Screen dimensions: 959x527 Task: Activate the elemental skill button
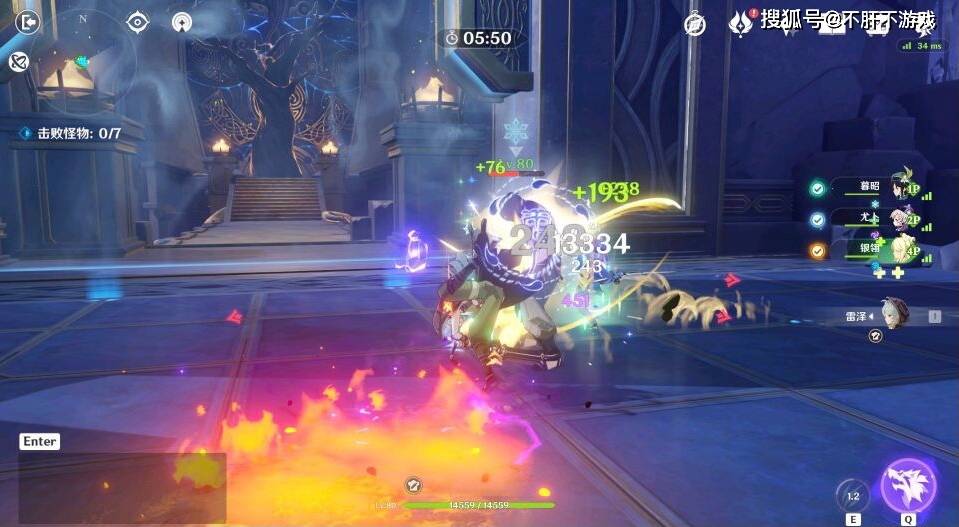pos(853,496)
